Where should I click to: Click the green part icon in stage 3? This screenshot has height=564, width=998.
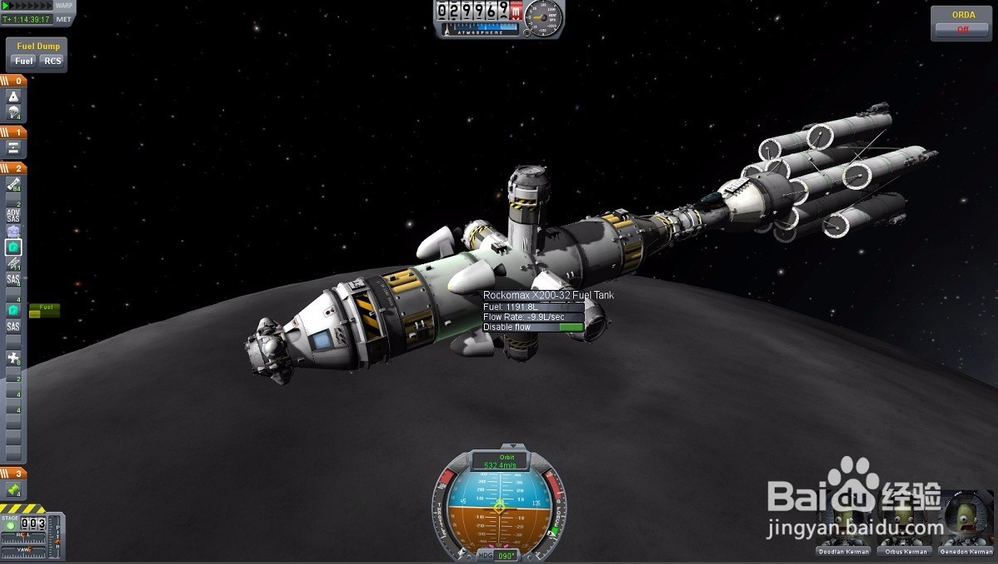[14, 490]
